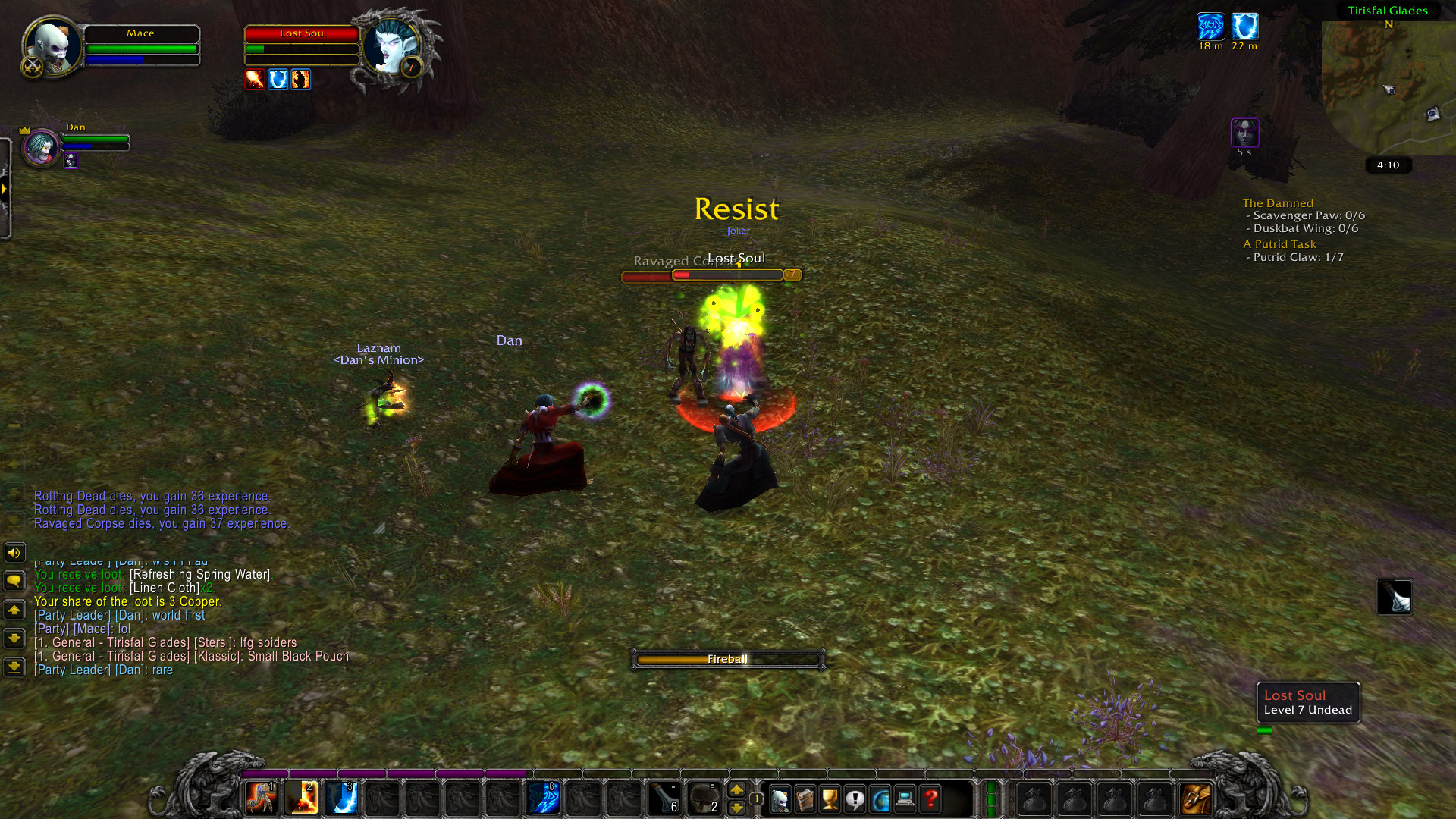
Task: Open the spellbook micro button
Action: (x=805, y=799)
